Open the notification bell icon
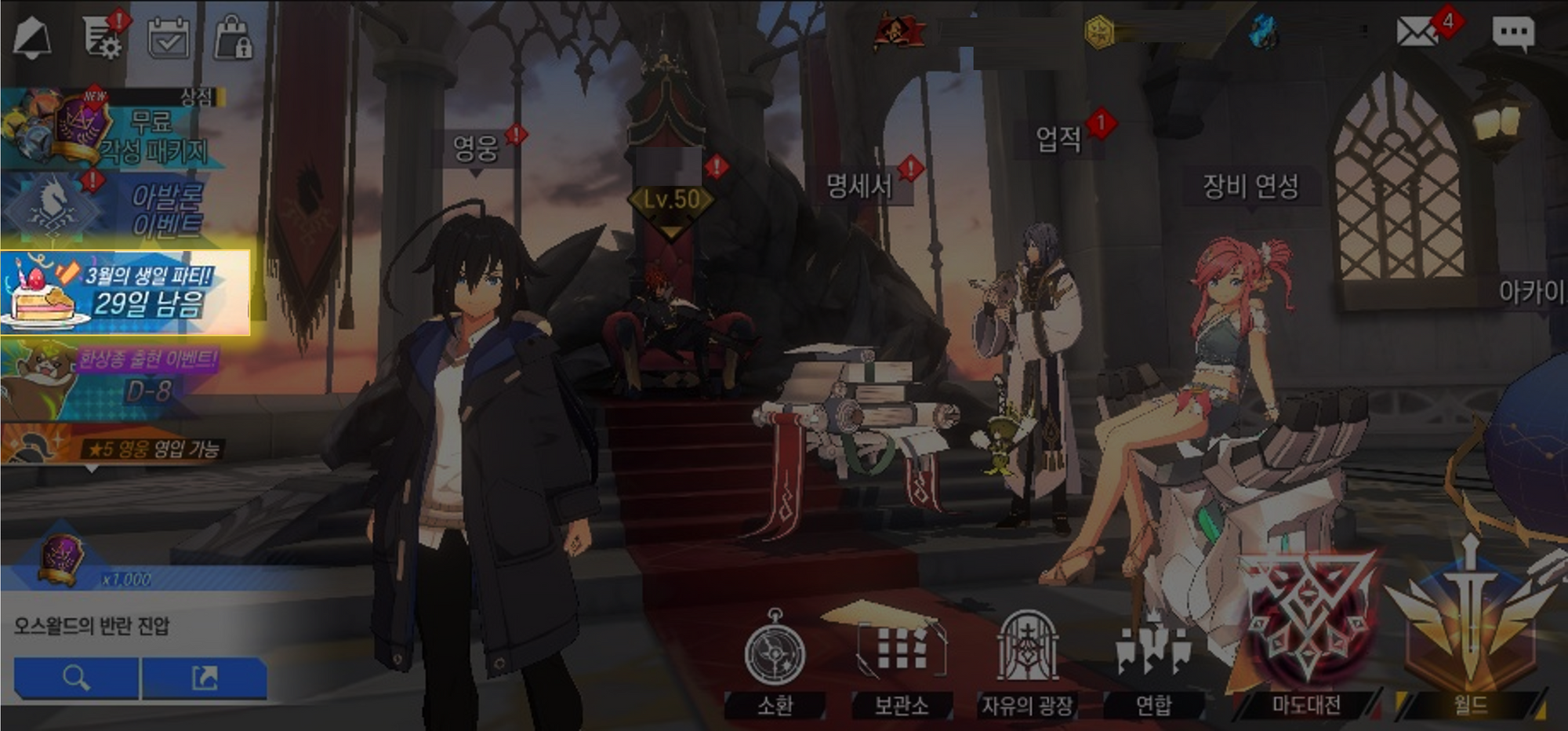 tap(32, 37)
